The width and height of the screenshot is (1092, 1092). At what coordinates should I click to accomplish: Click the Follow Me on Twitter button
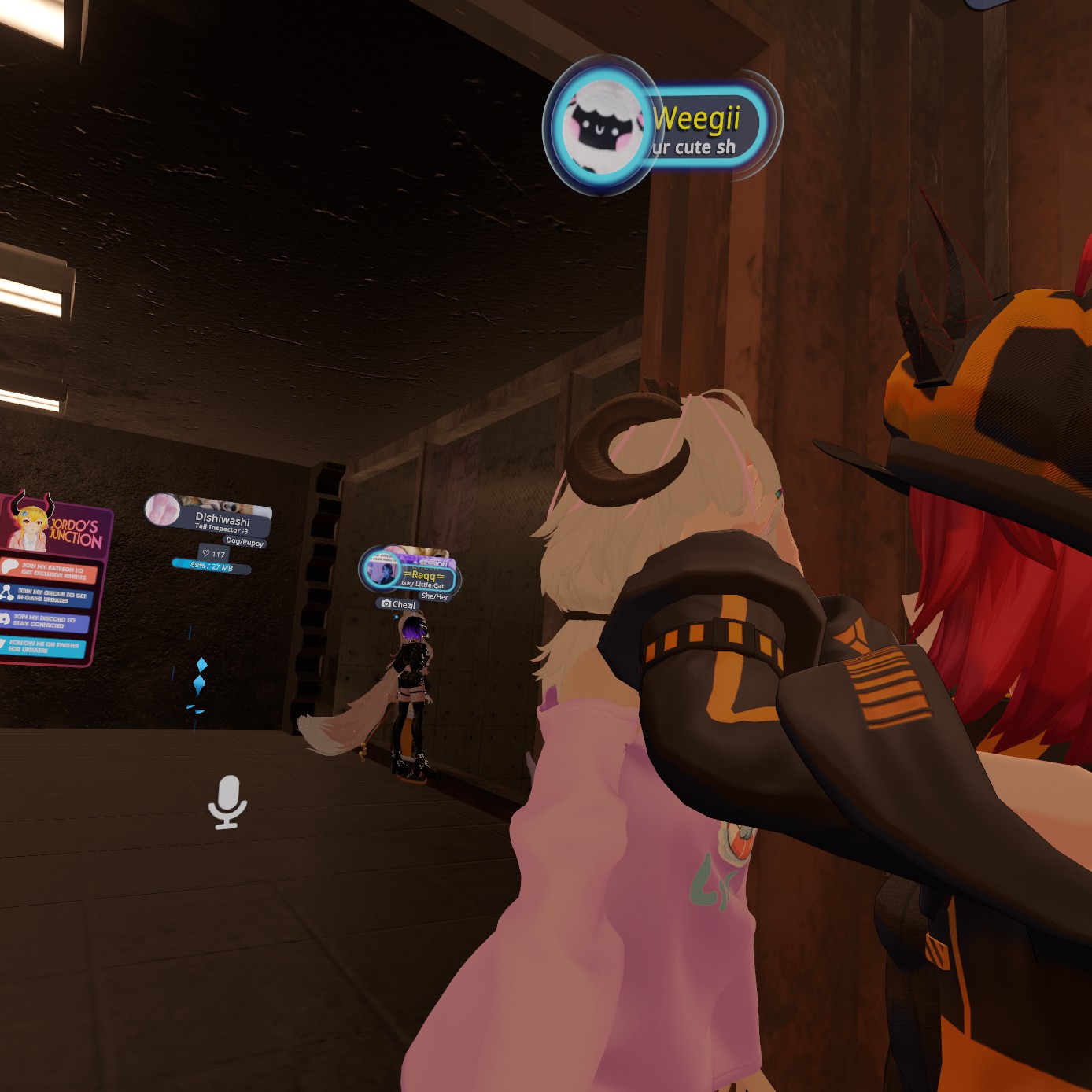click(x=42, y=647)
